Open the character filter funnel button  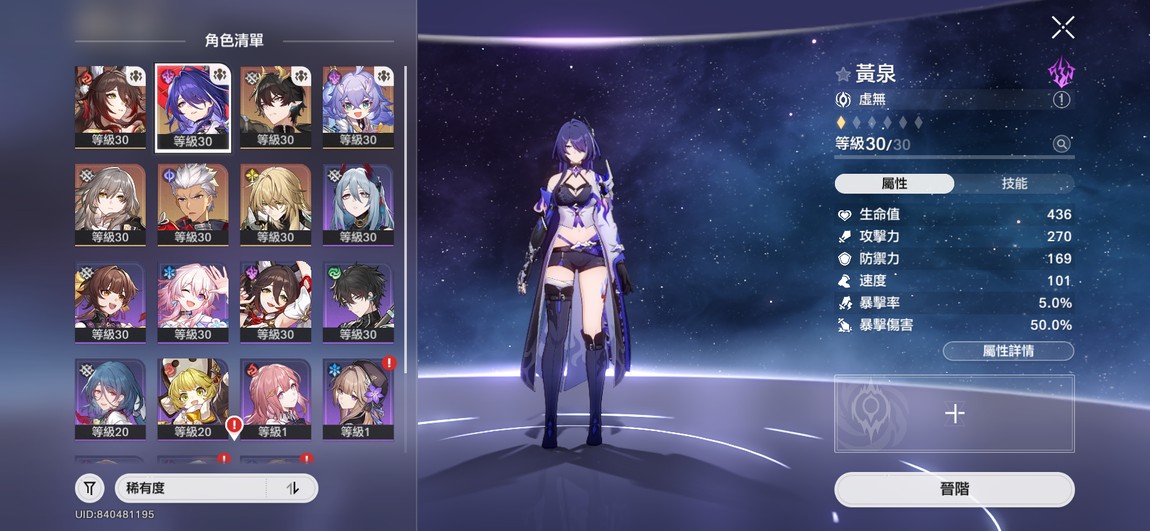[x=90, y=488]
